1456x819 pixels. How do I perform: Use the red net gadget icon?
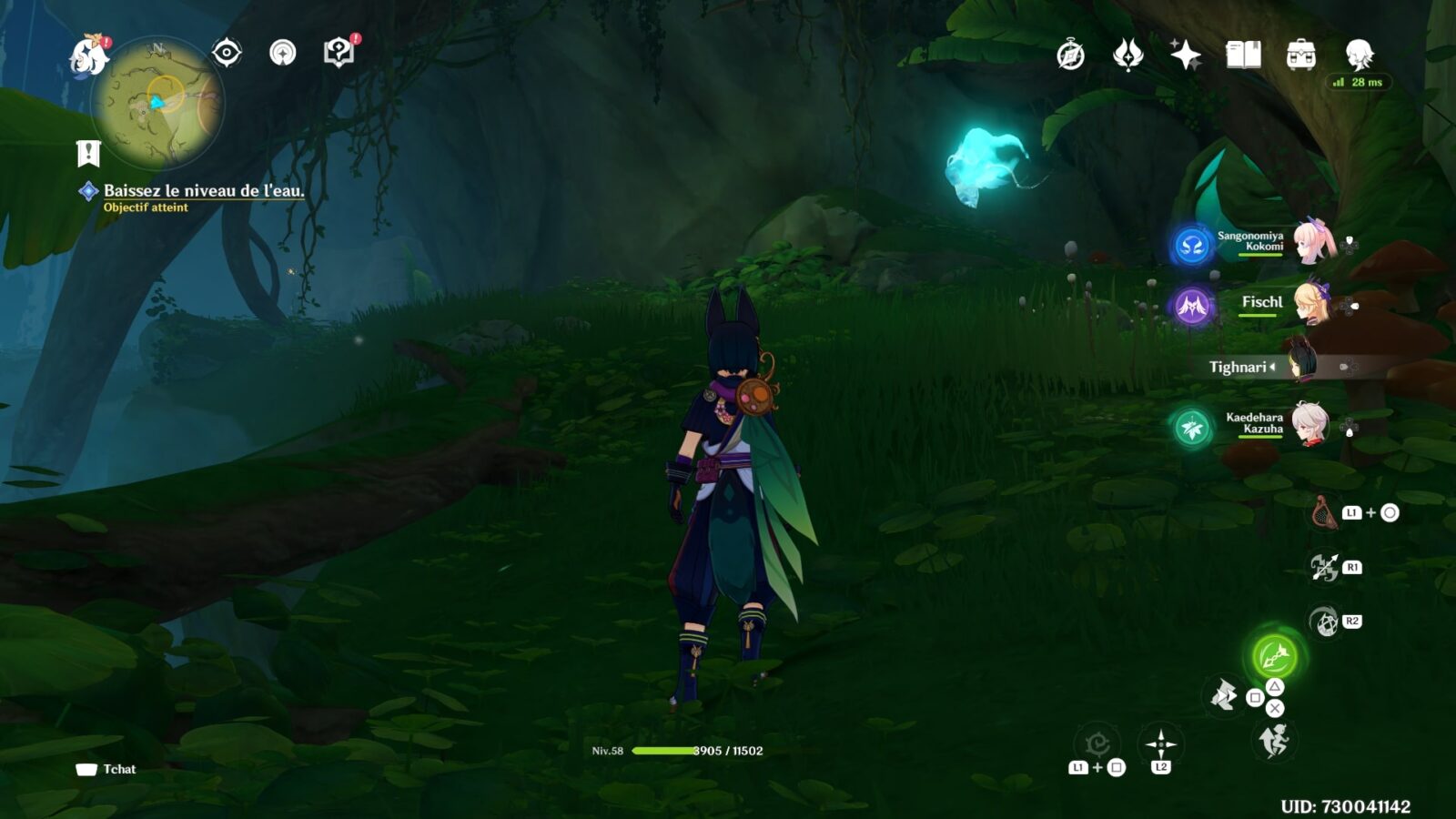coord(1324,512)
